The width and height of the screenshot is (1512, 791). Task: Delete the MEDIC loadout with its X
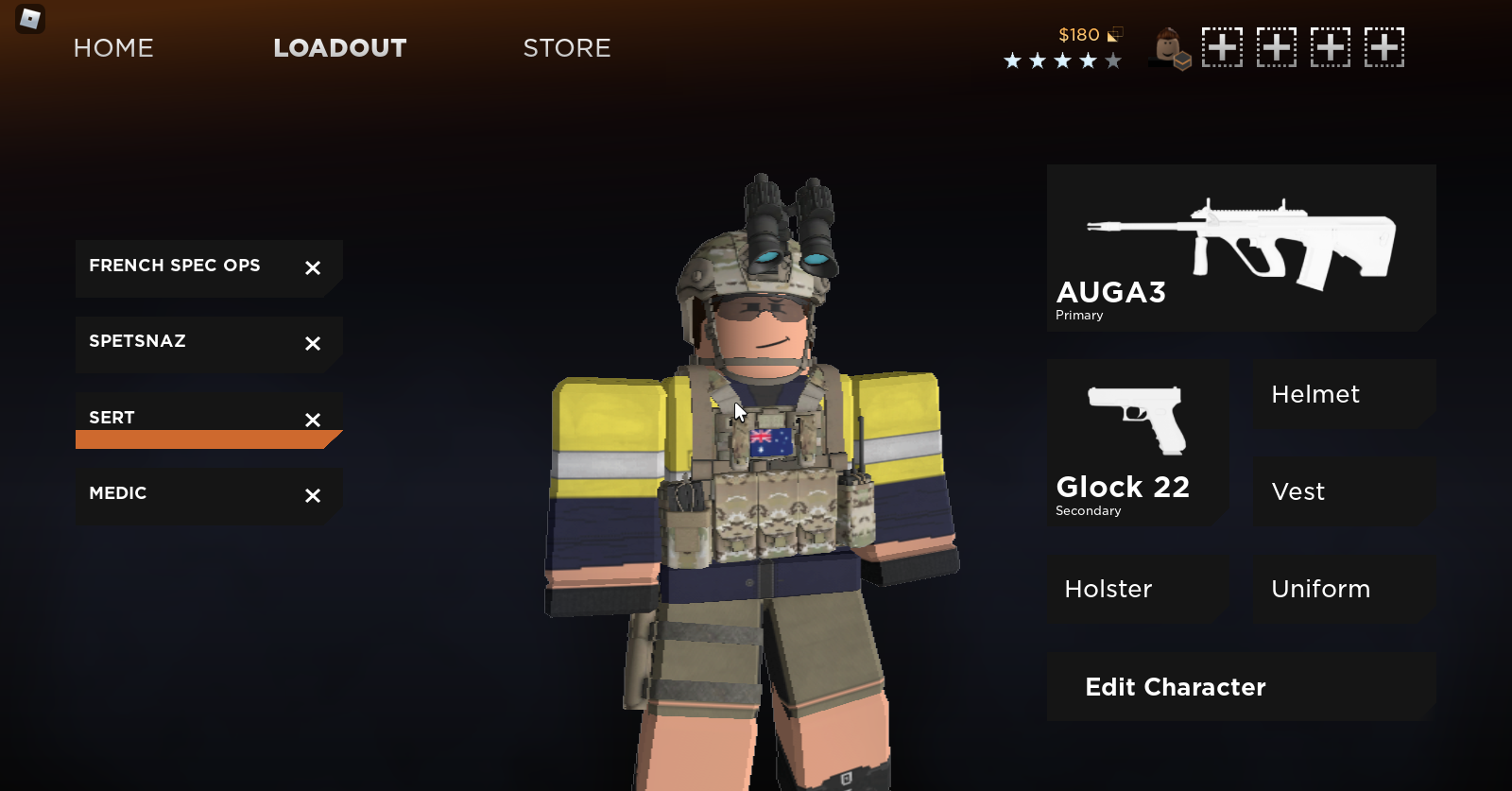coord(312,494)
